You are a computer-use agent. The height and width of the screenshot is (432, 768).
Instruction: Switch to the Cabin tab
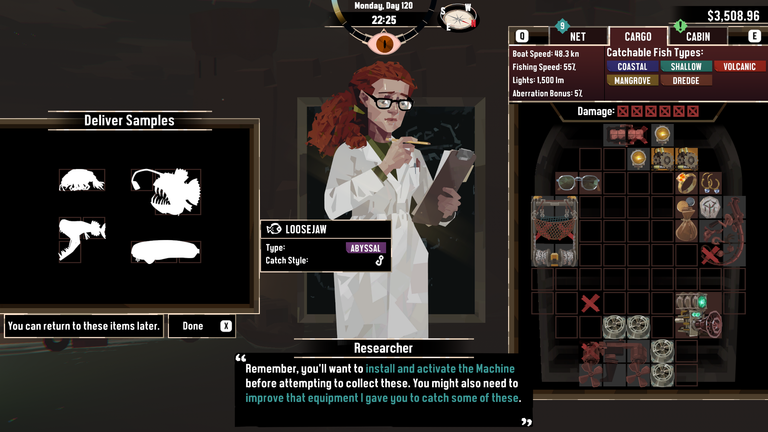699,36
